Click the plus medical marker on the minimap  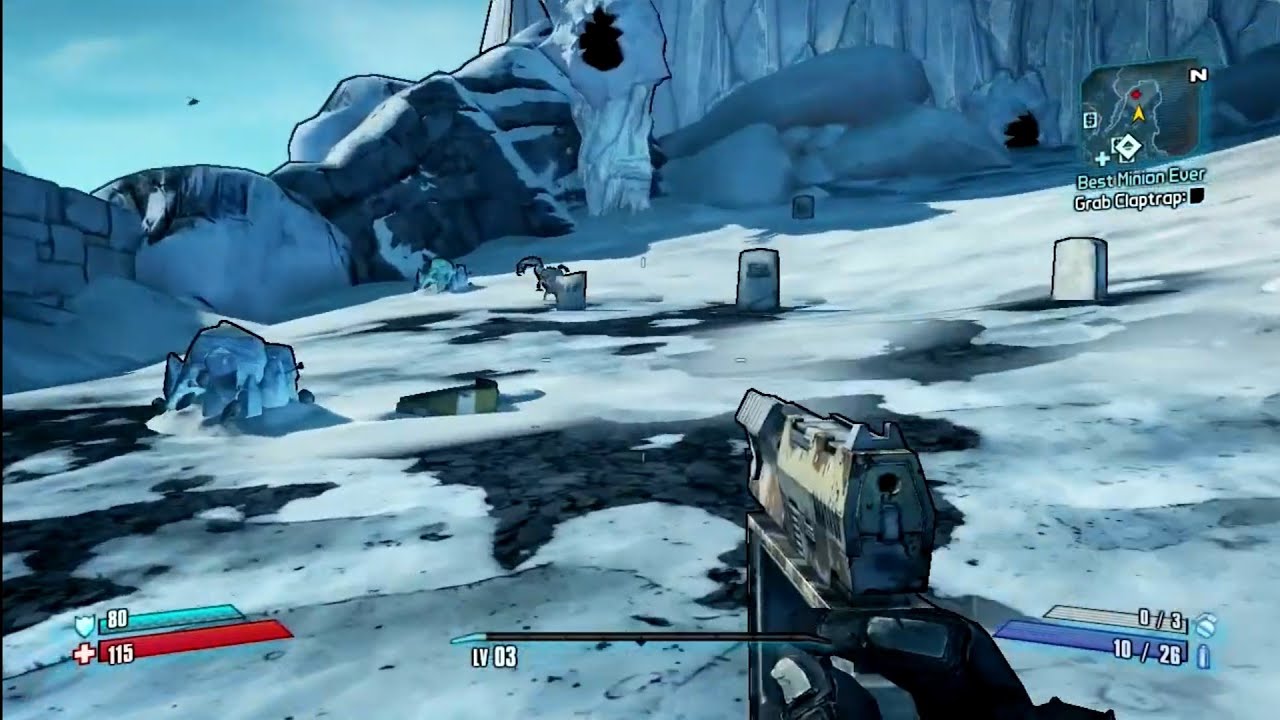[1103, 158]
